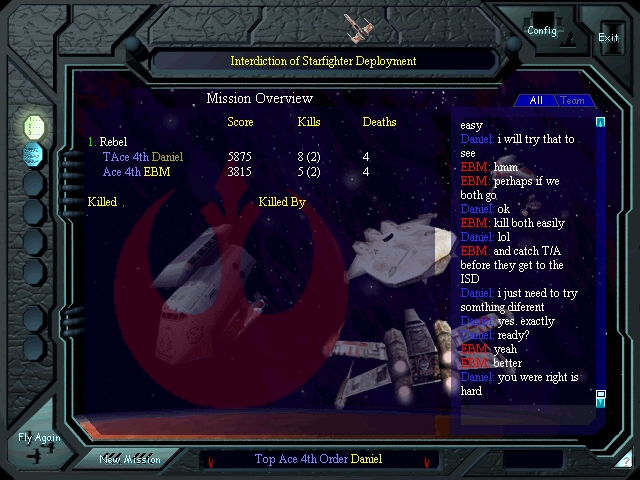The width and height of the screenshot is (640, 480).
Task: Click the right red arrow beside Top Ace banner
Action: pyautogui.click(x=427, y=462)
